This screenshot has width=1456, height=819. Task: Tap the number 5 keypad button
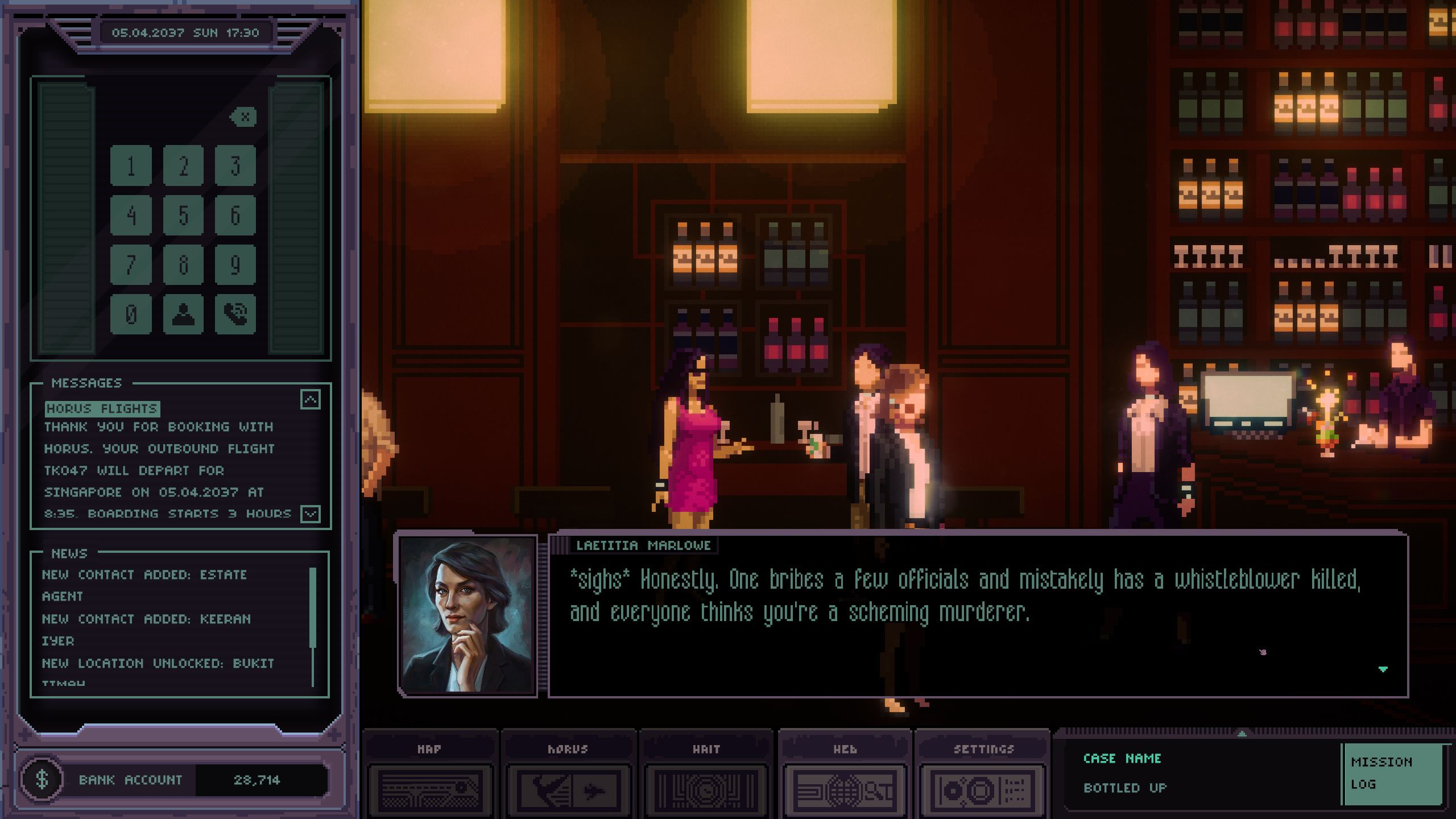pos(183,215)
